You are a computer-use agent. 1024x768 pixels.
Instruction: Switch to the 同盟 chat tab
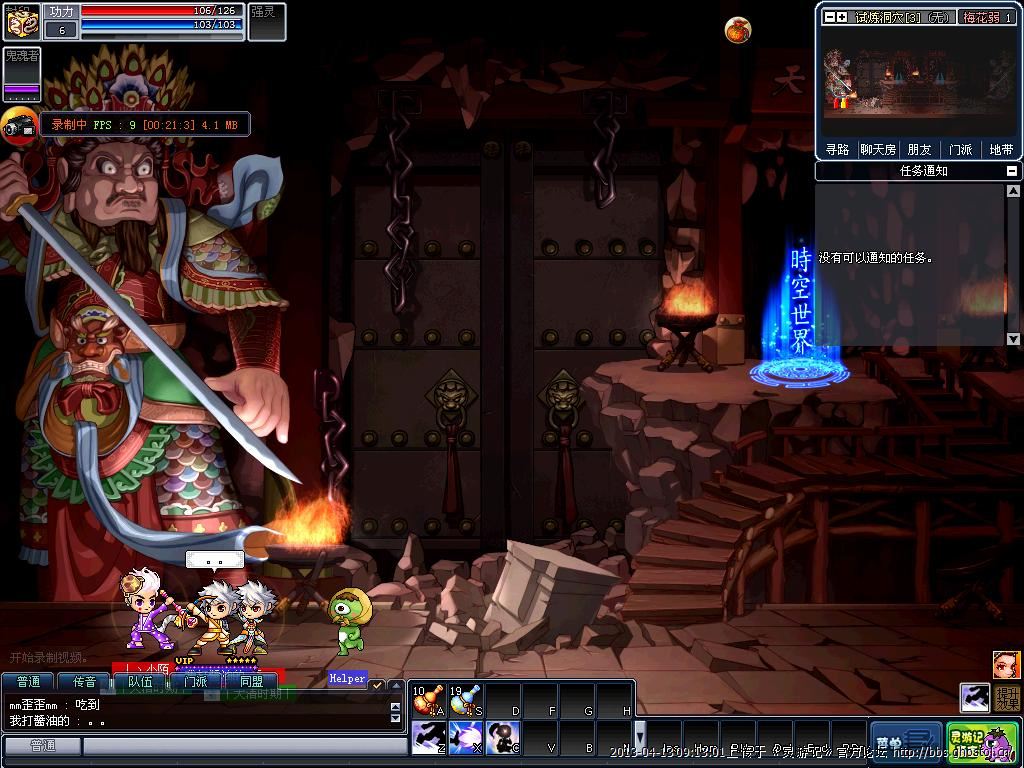click(x=251, y=682)
